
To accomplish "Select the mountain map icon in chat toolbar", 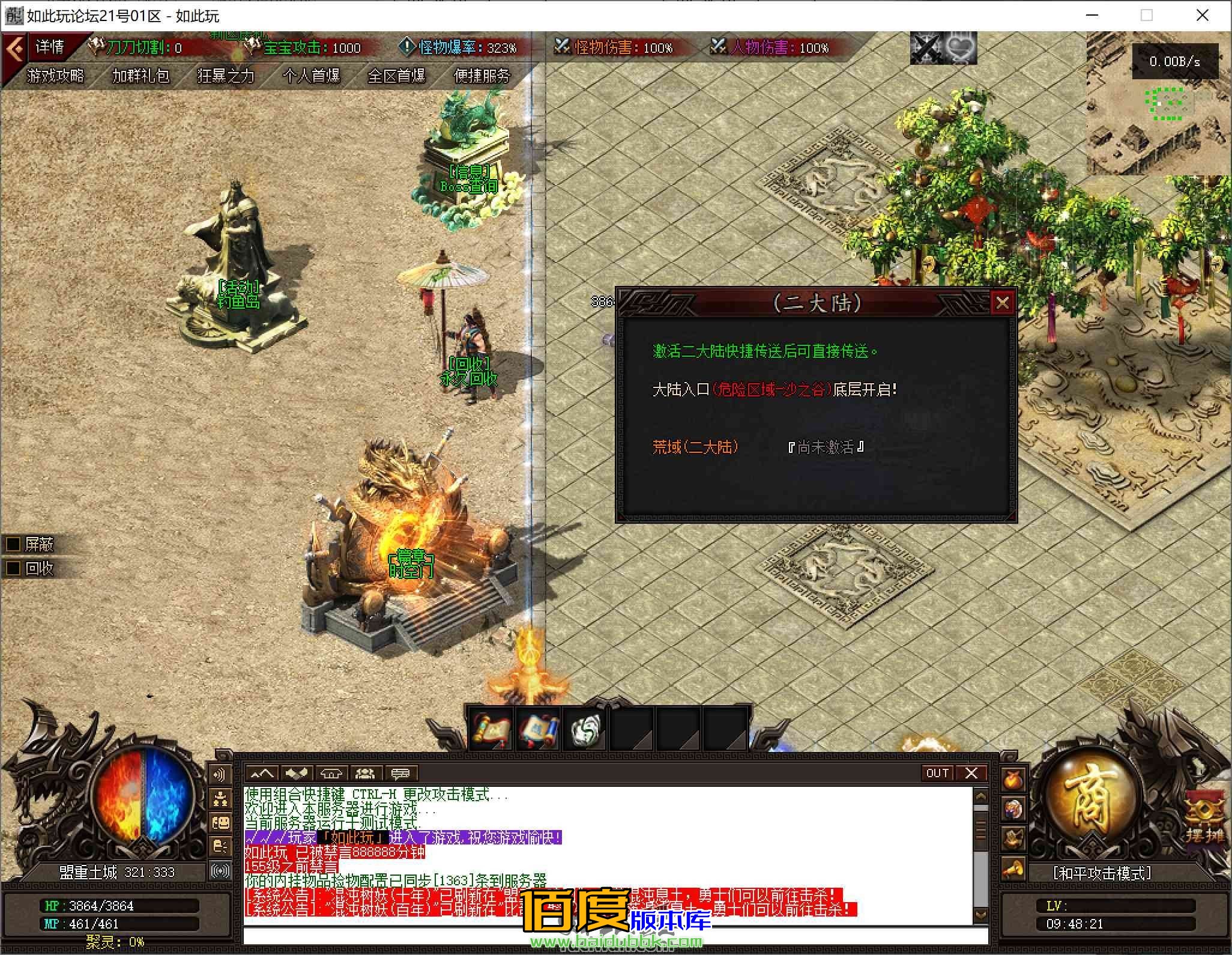I will pos(262,774).
